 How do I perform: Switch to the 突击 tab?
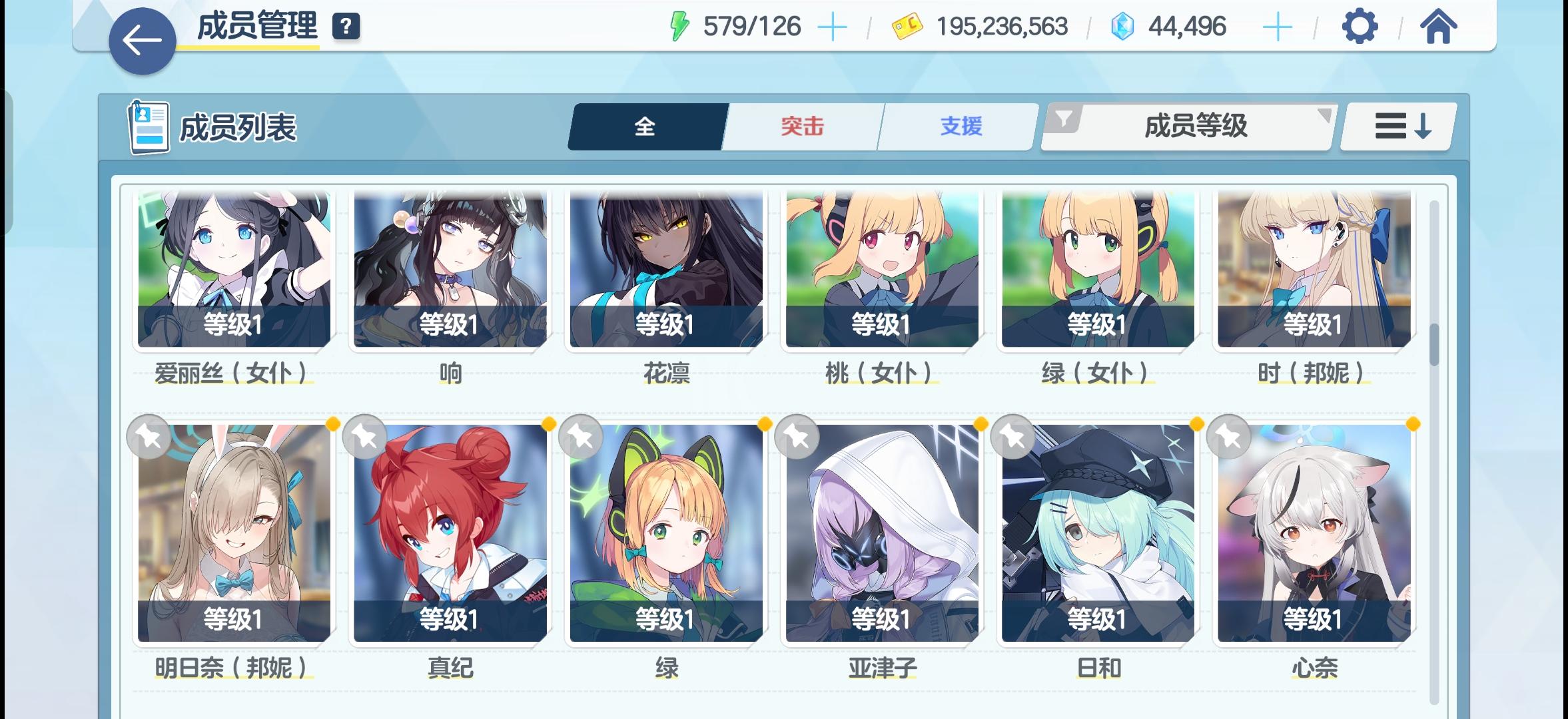pos(801,126)
